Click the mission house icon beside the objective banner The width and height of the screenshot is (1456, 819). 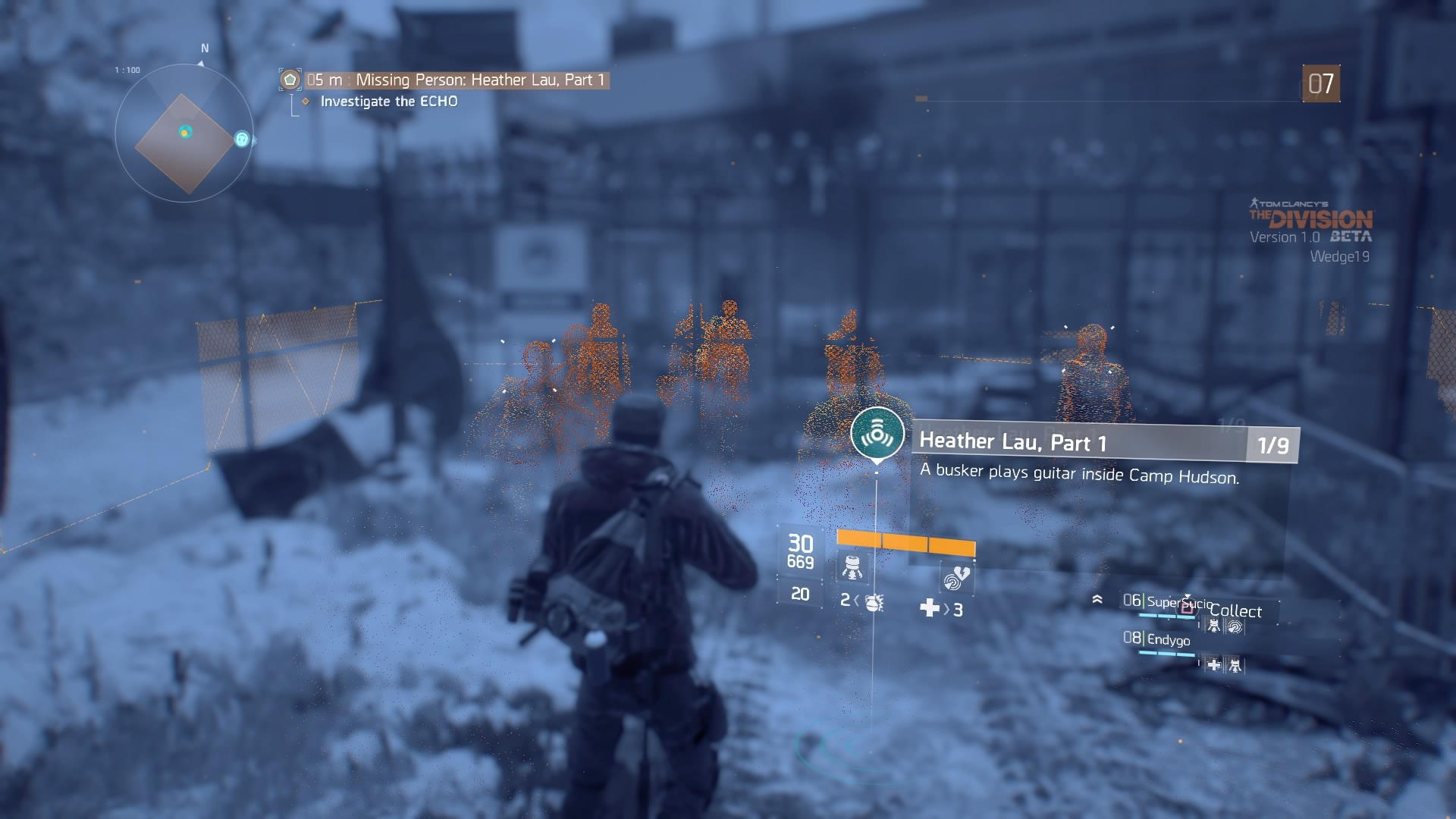289,79
